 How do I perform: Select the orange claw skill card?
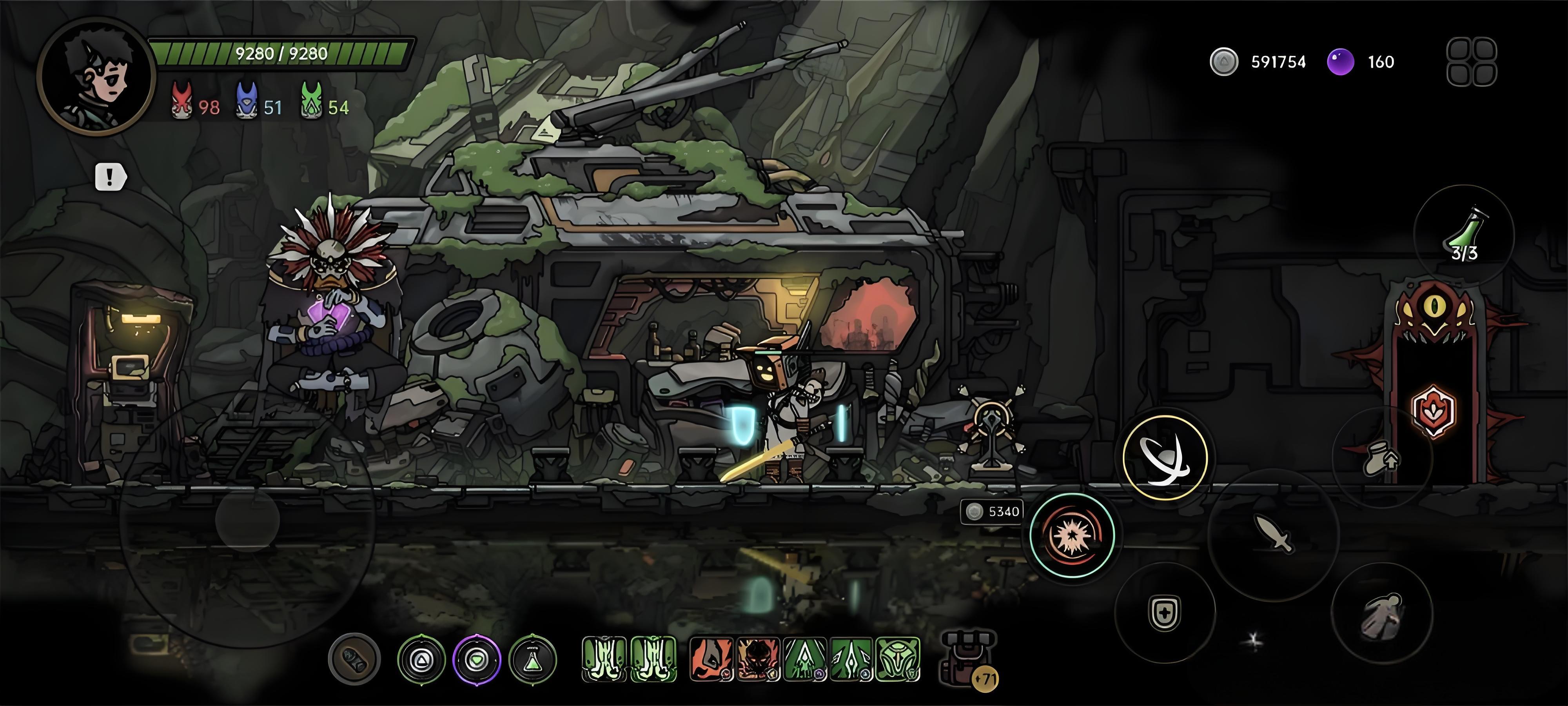click(x=710, y=659)
